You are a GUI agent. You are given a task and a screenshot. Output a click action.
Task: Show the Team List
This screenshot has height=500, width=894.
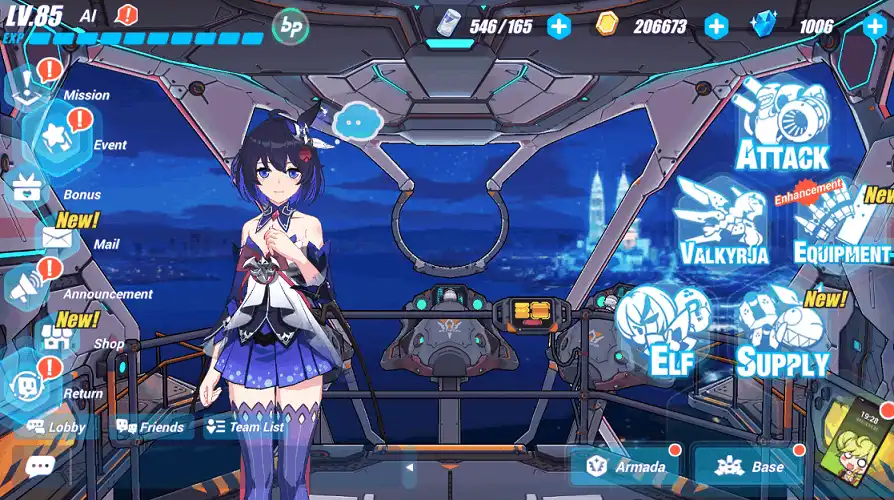[x=245, y=427]
